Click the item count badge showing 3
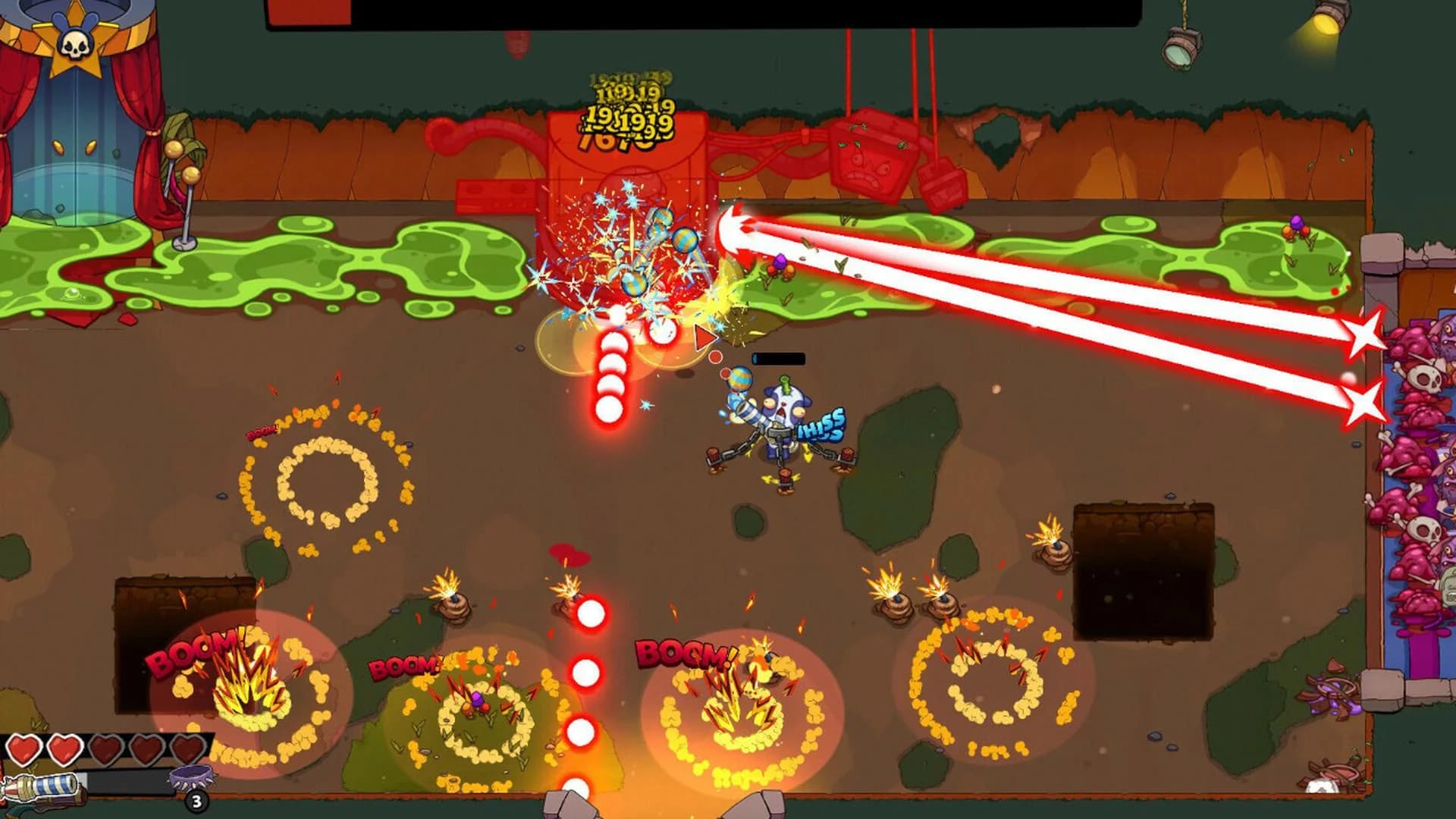1456x819 pixels. [x=196, y=802]
